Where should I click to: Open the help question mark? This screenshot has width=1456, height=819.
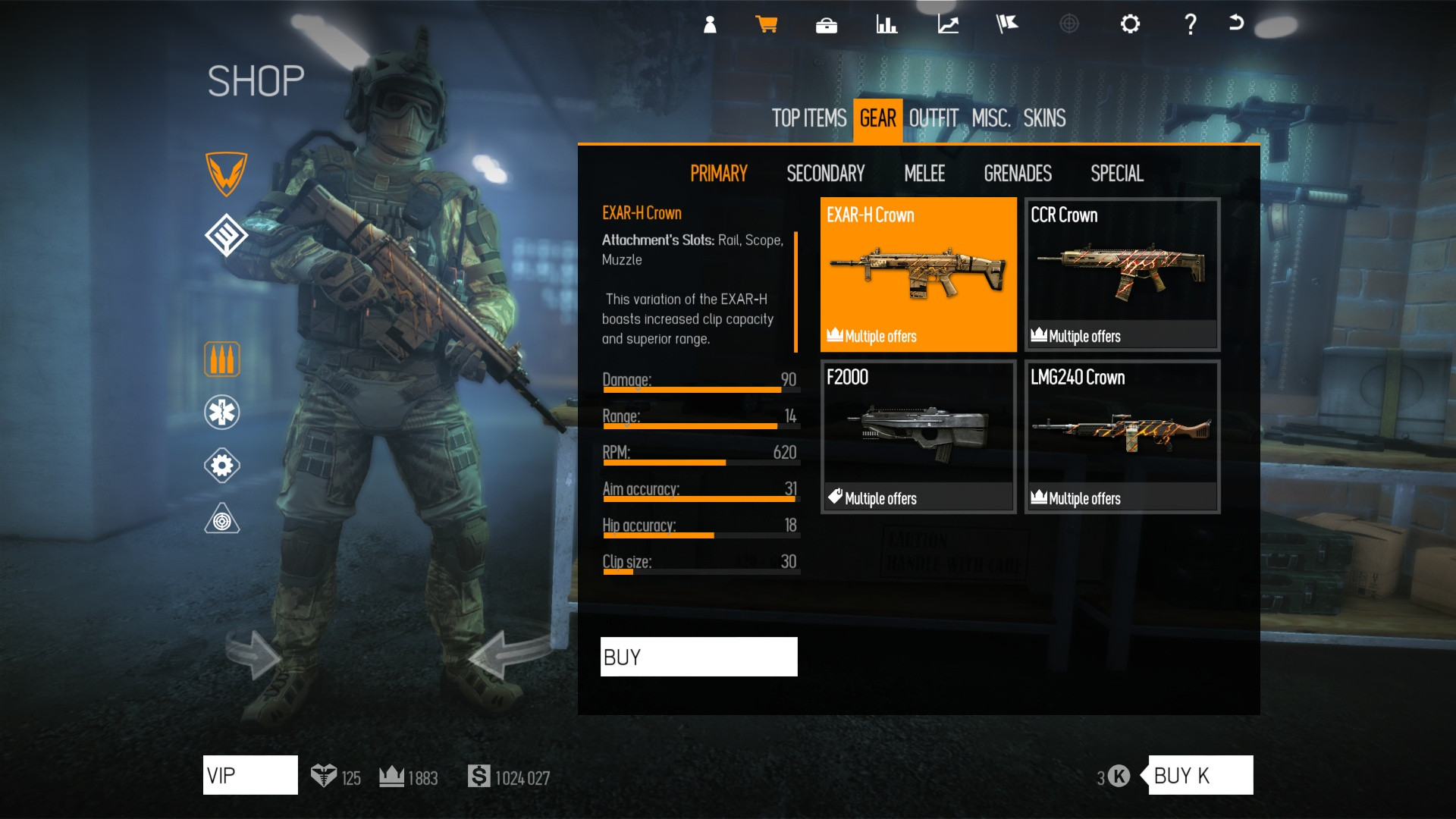click(x=1191, y=24)
